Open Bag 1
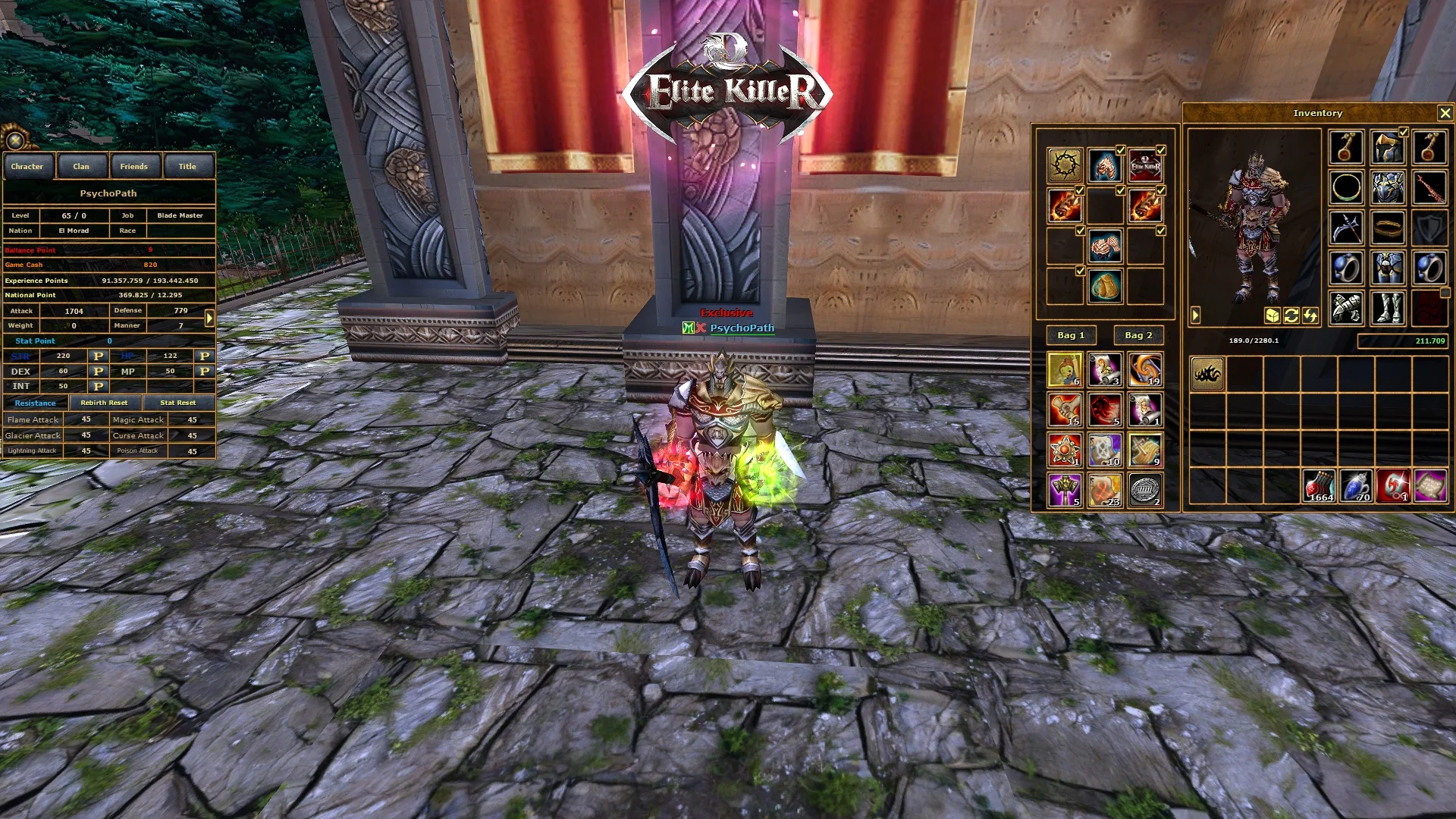 pyautogui.click(x=1071, y=335)
